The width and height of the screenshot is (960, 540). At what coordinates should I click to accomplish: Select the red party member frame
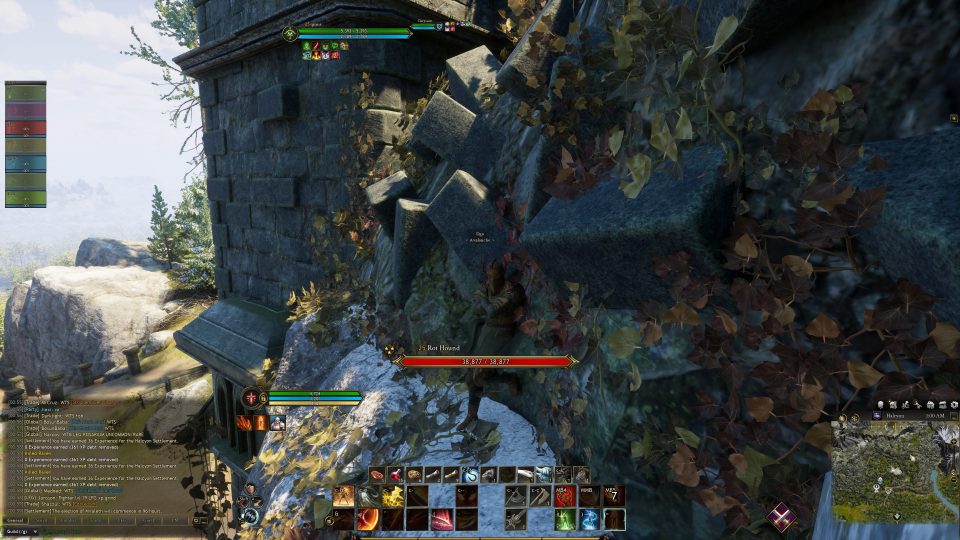[x=25, y=128]
